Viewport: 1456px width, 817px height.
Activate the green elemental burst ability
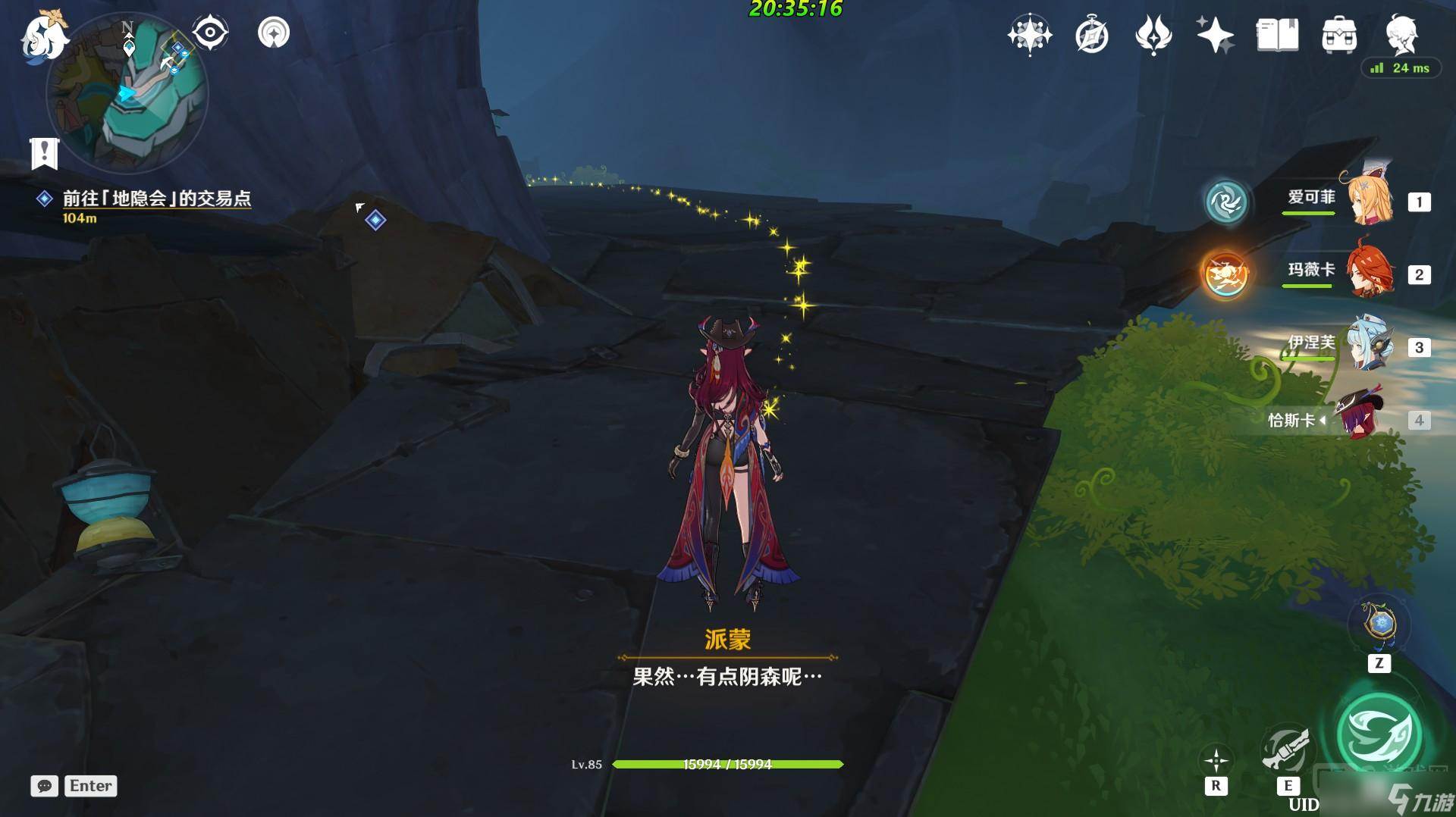coord(1379,734)
